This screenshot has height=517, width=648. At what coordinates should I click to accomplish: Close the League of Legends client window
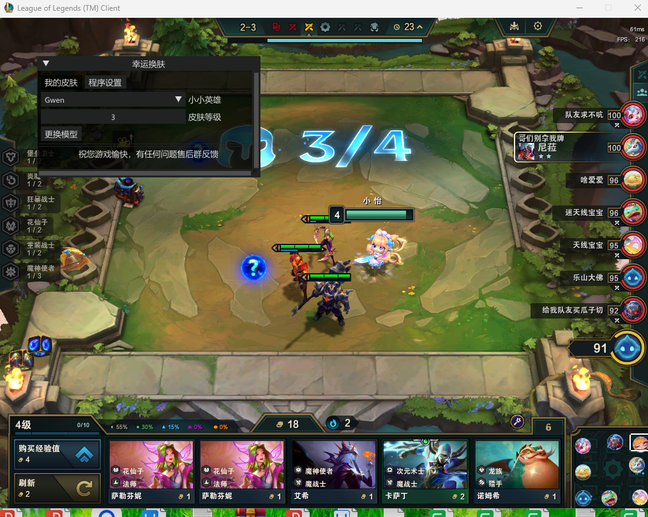633,8
